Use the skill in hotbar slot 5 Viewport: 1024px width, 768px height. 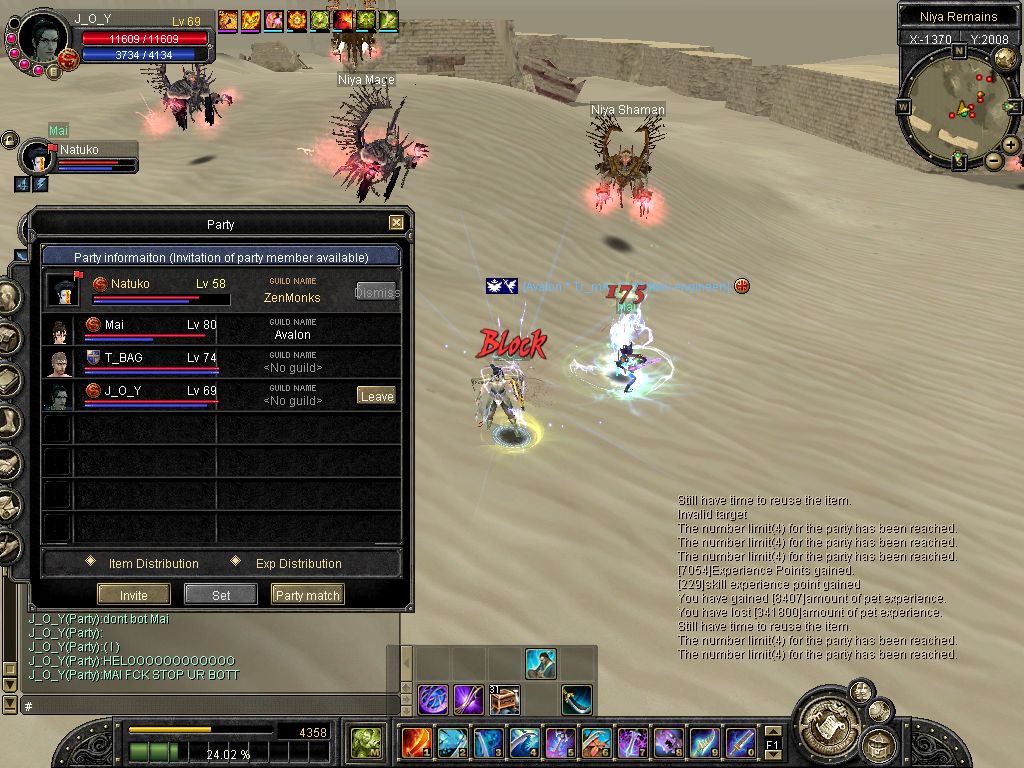tap(560, 742)
